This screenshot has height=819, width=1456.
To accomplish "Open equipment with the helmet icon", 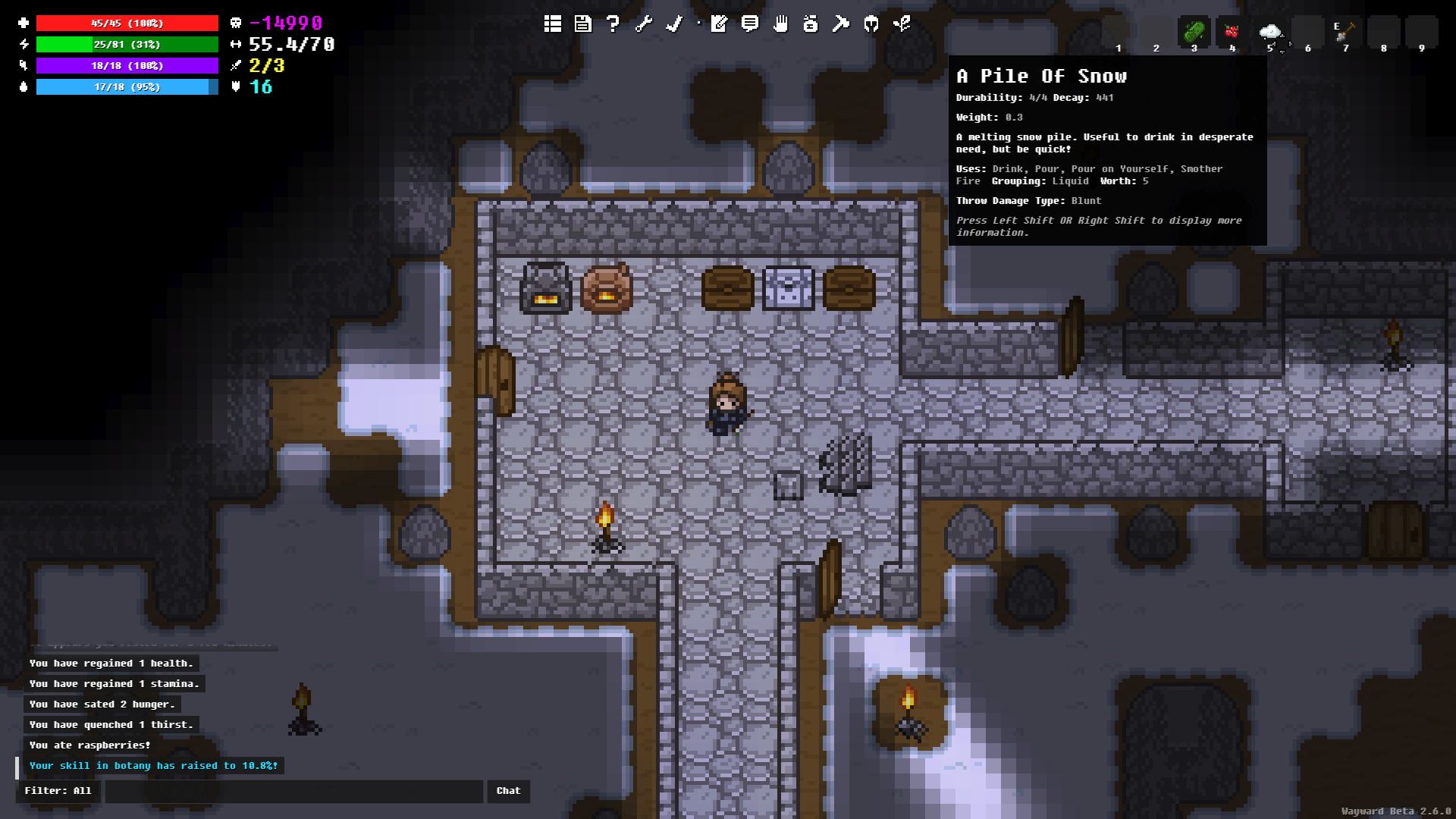I will tap(871, 24).
